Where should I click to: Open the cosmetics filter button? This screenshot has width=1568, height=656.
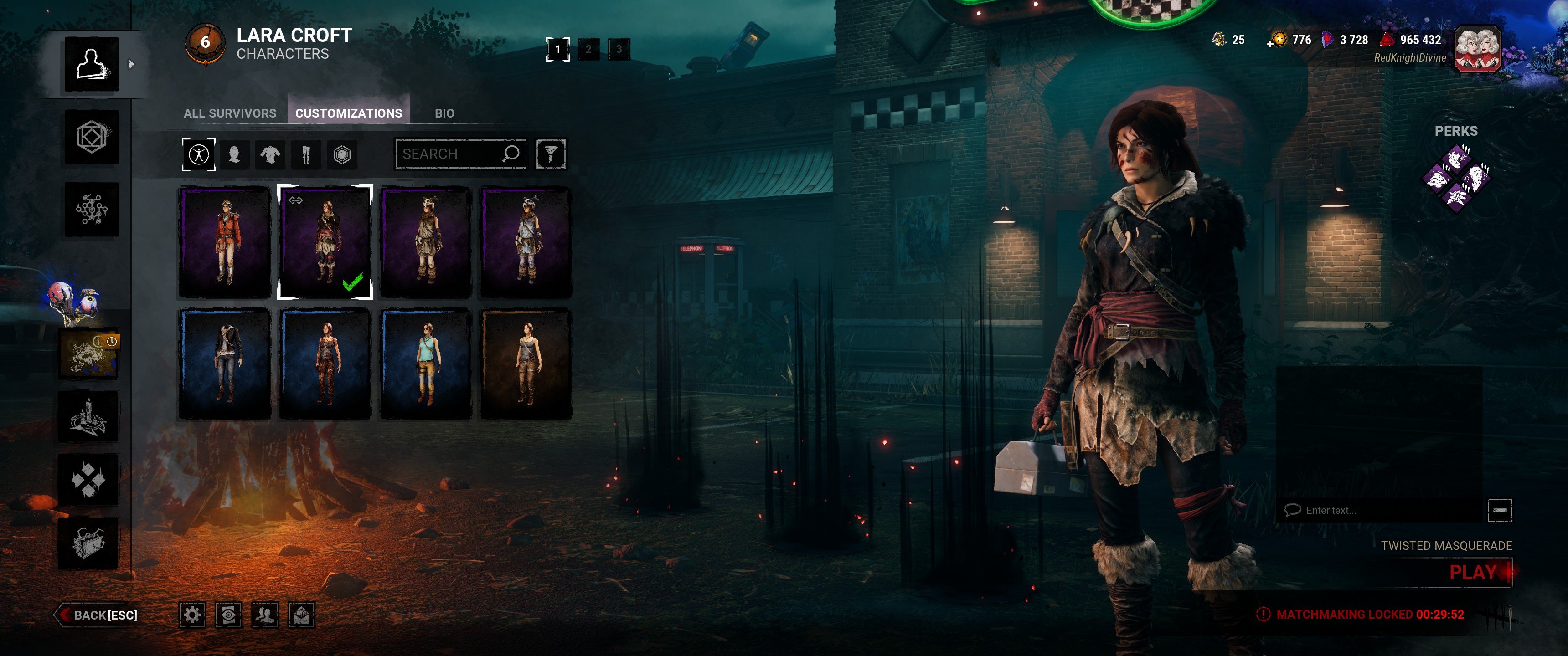tap(550, 154)
